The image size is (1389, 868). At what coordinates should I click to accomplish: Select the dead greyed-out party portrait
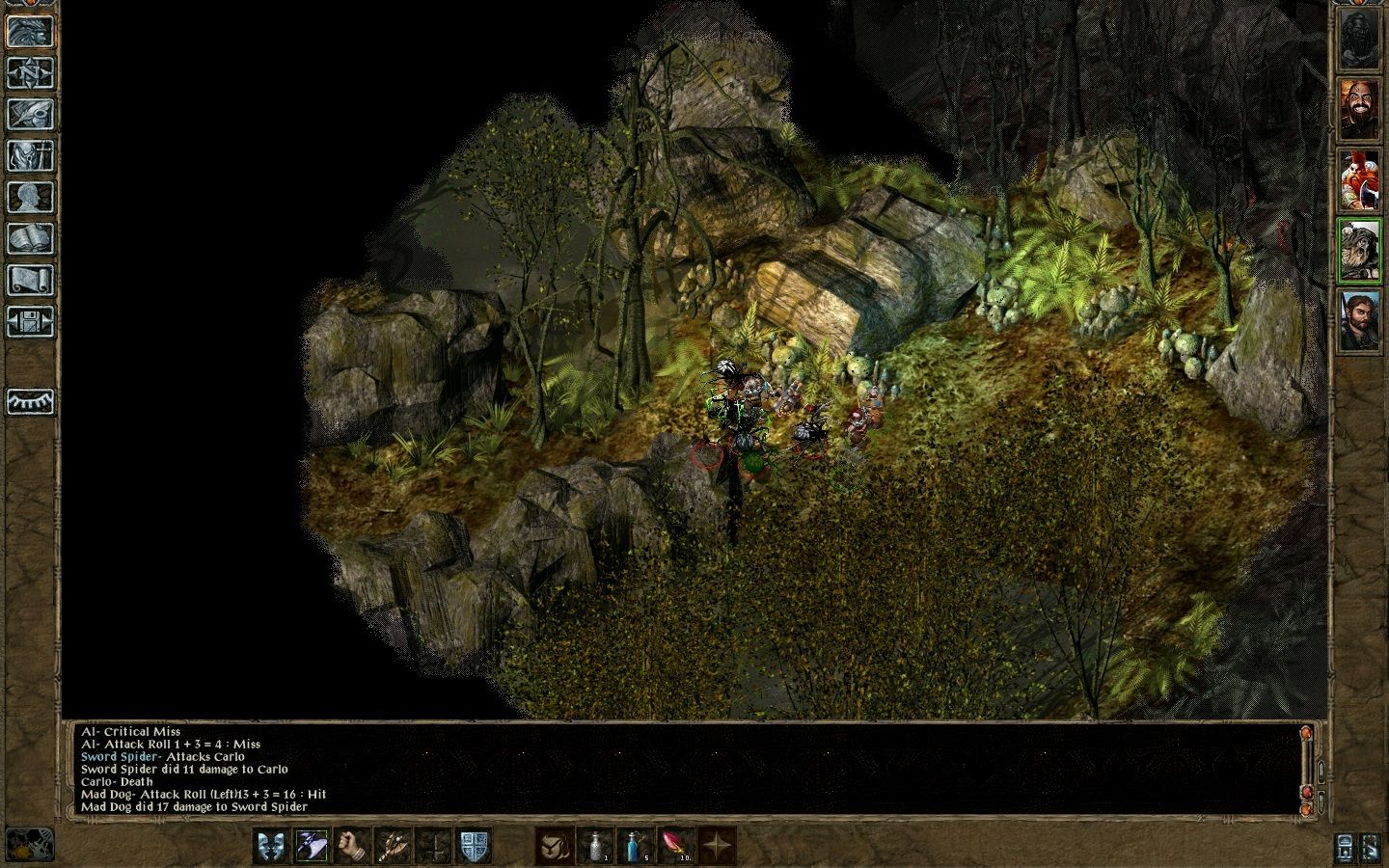coord(1359,40)
